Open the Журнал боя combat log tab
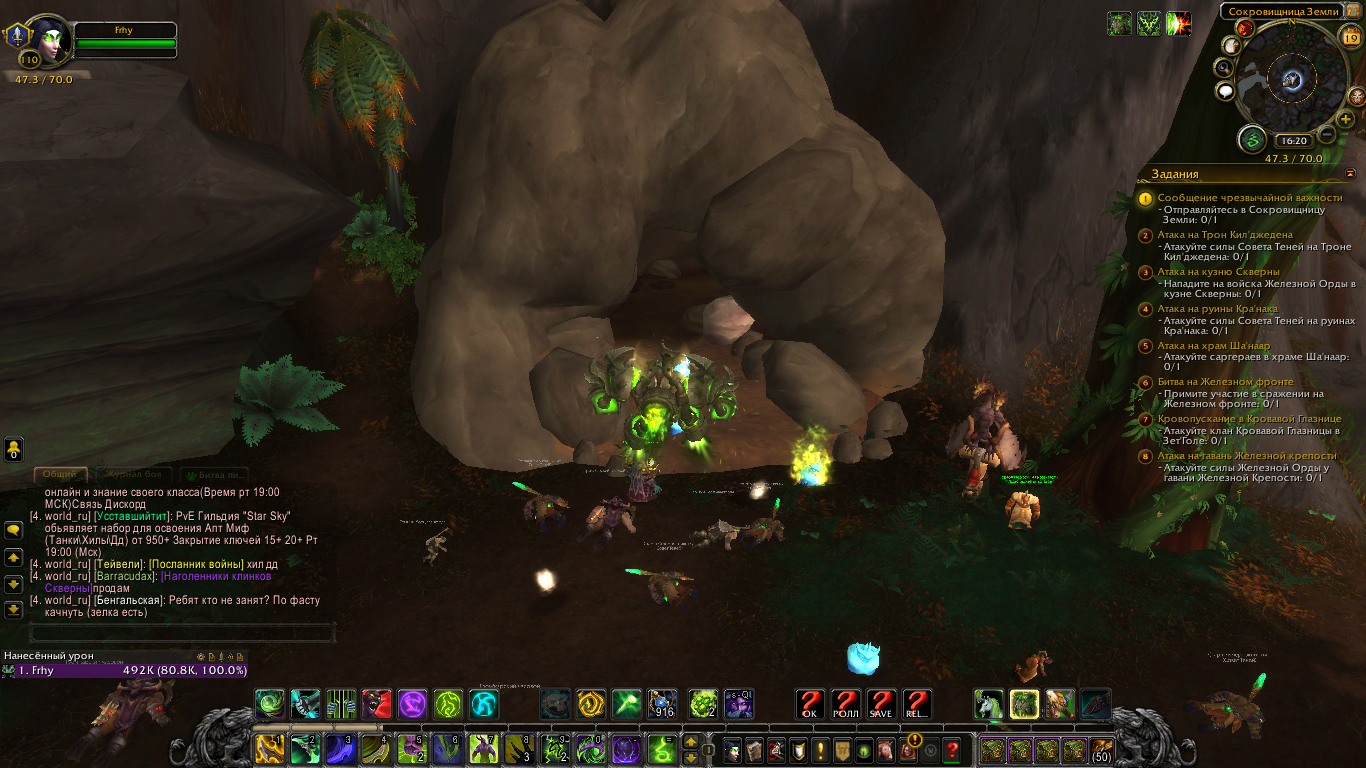Screen dimensions: 1366x768 pos(132,475)
